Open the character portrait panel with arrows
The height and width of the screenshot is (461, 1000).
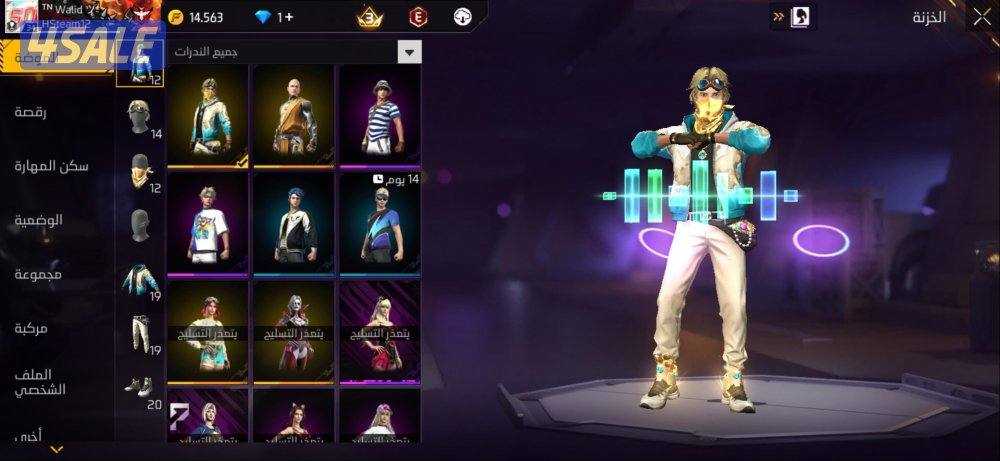(x=793, y=17)
